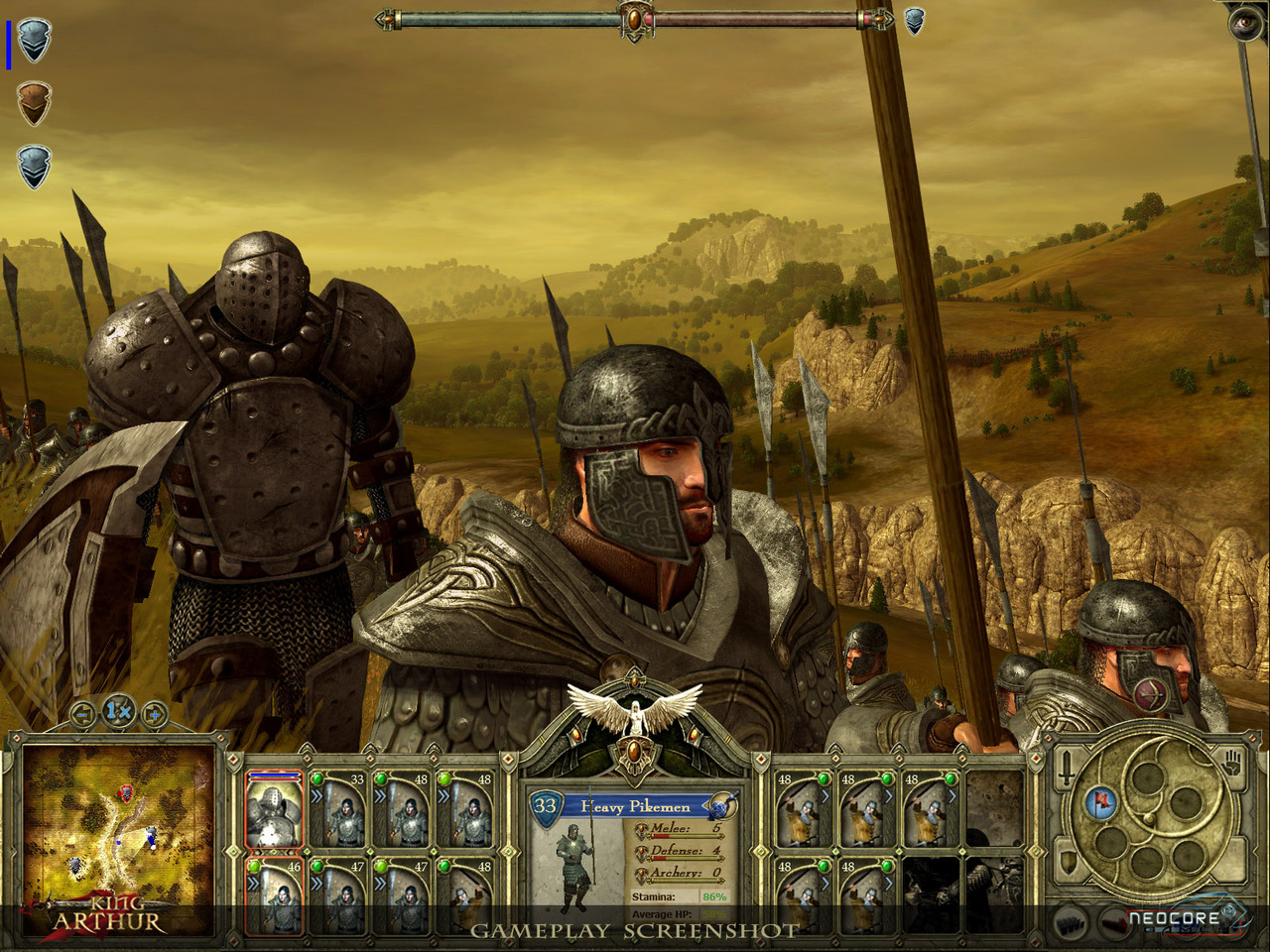This screenshot has width=1270, height=952.
Task: Toggle the shield defensive stance button
Action: coord(1068,862)
